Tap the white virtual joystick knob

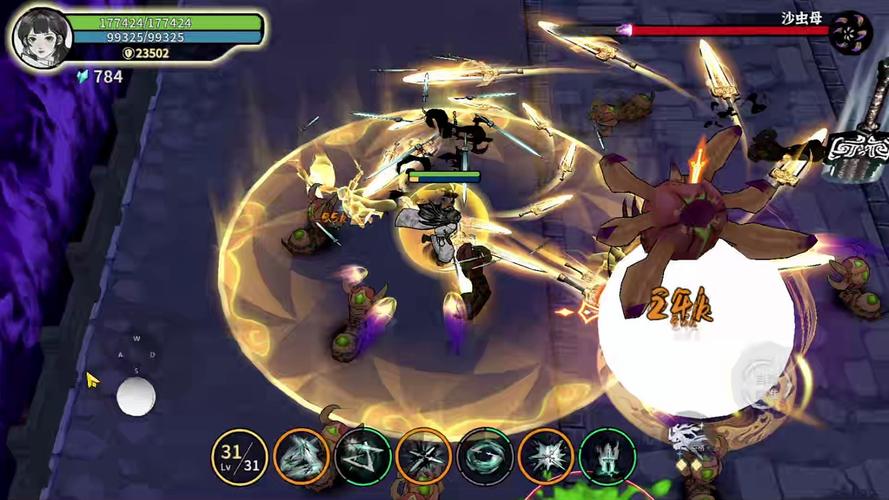point(136,396)
